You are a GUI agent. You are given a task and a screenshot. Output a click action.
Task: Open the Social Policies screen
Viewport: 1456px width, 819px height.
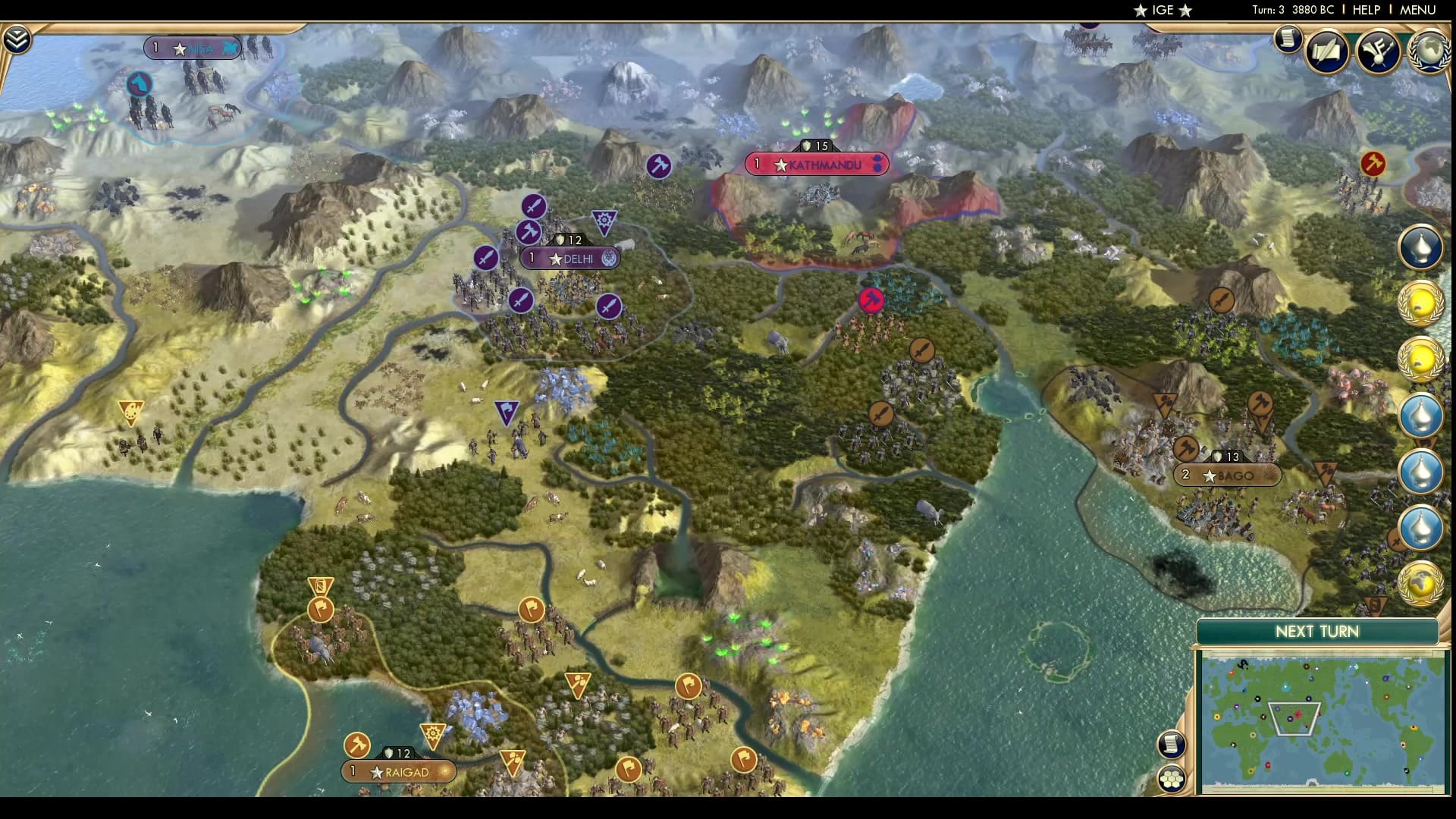point(1326,50)
